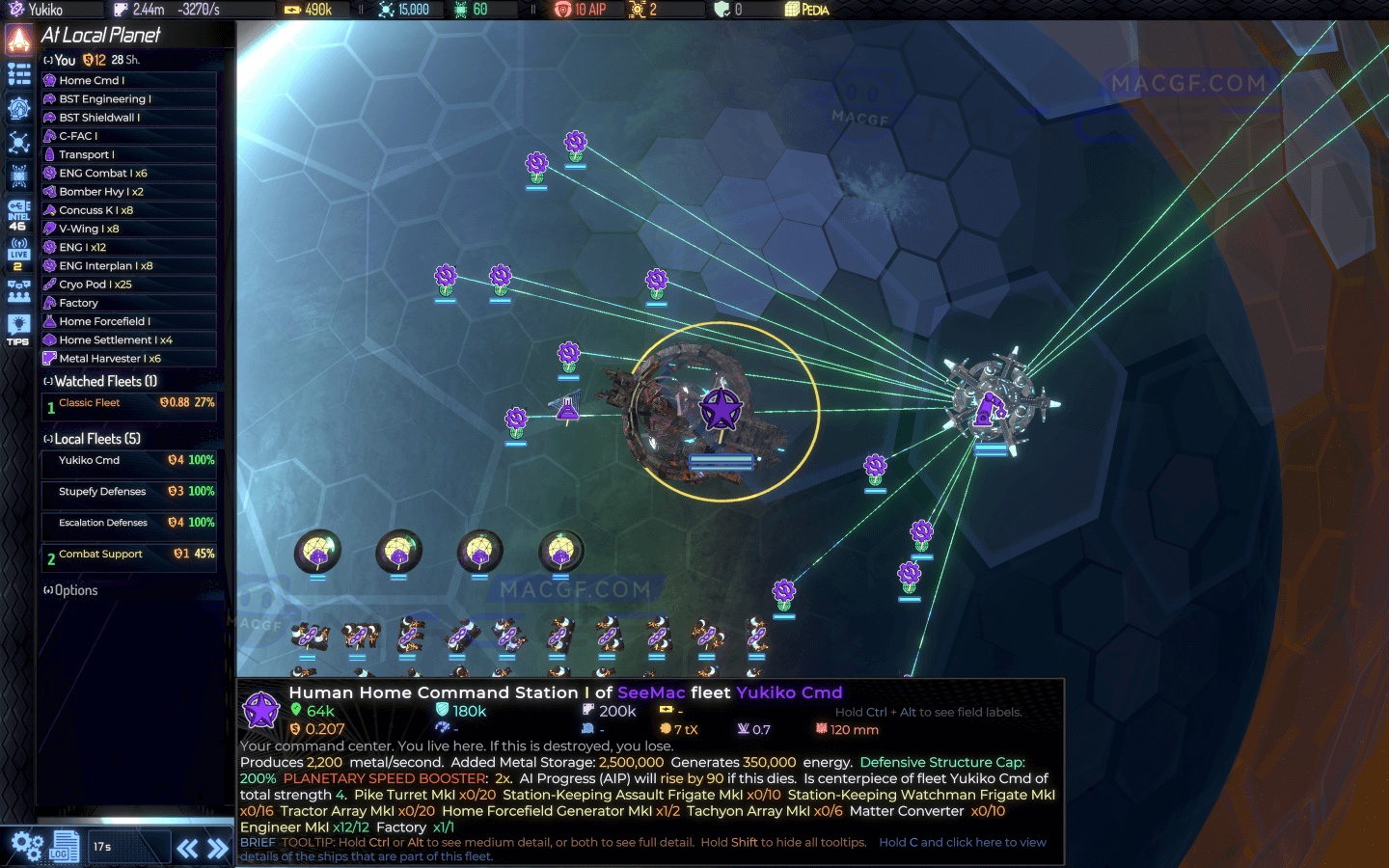Open the LIVE 2 notifications icon
The height and width of the screenshot is (868, 1389).
pos(17,253)
